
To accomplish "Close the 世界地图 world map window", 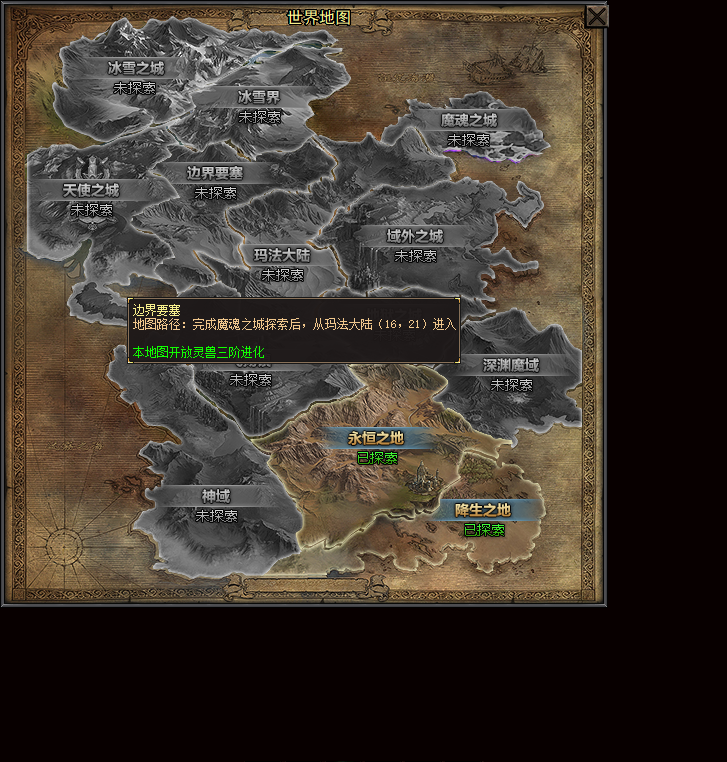I will [x=596, y=16].
